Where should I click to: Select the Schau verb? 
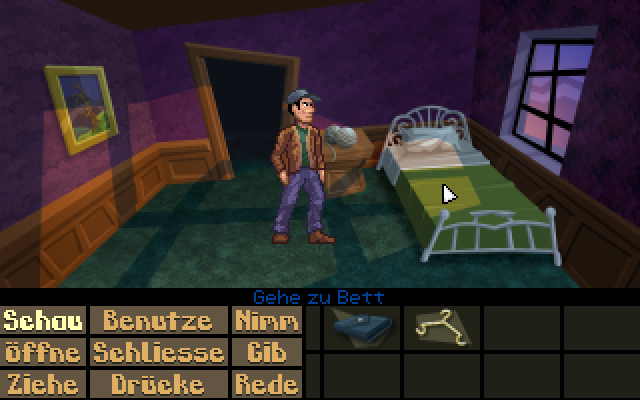click(x=43, y=321)
